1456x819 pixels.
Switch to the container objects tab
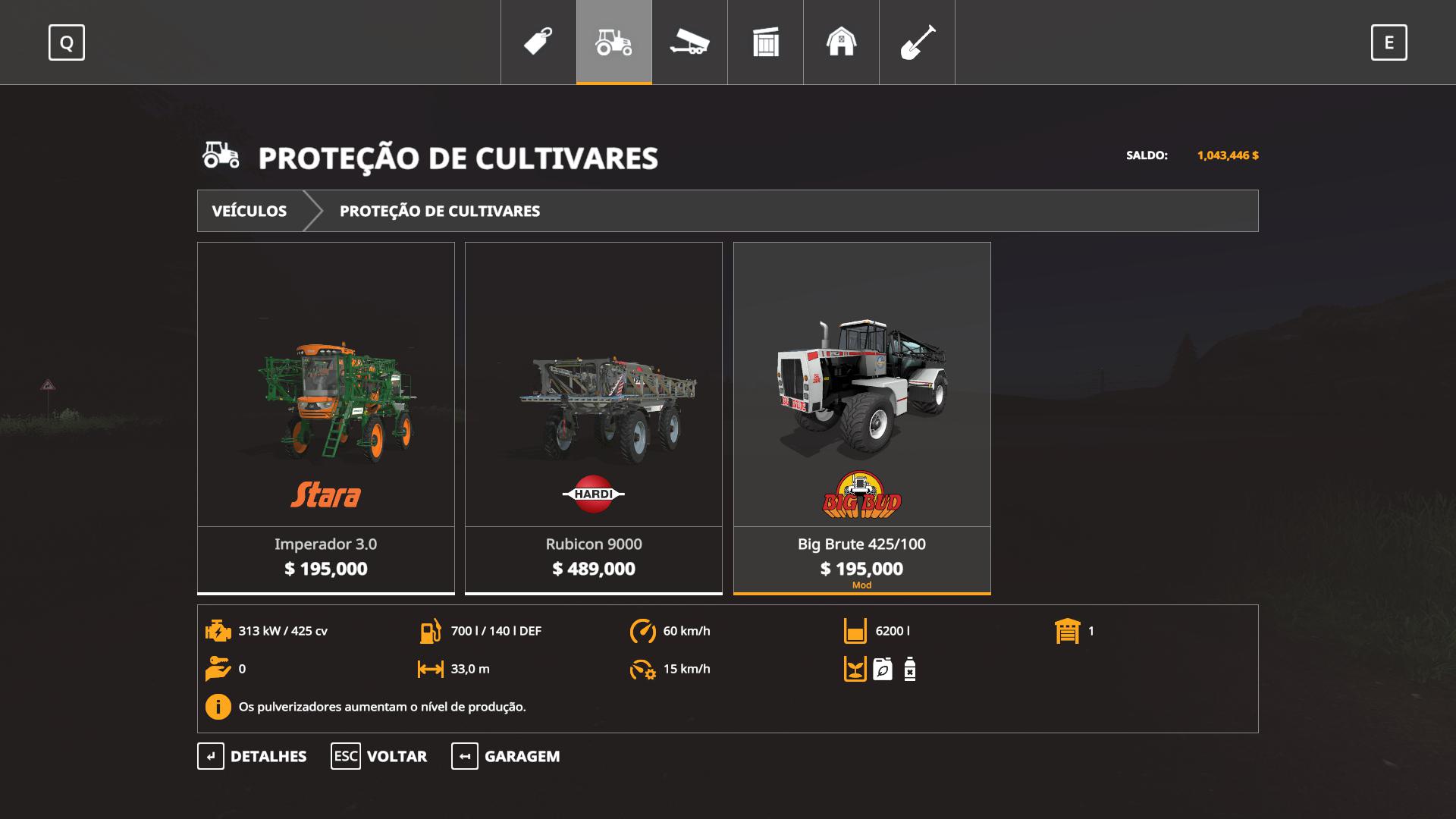[766, 42]
